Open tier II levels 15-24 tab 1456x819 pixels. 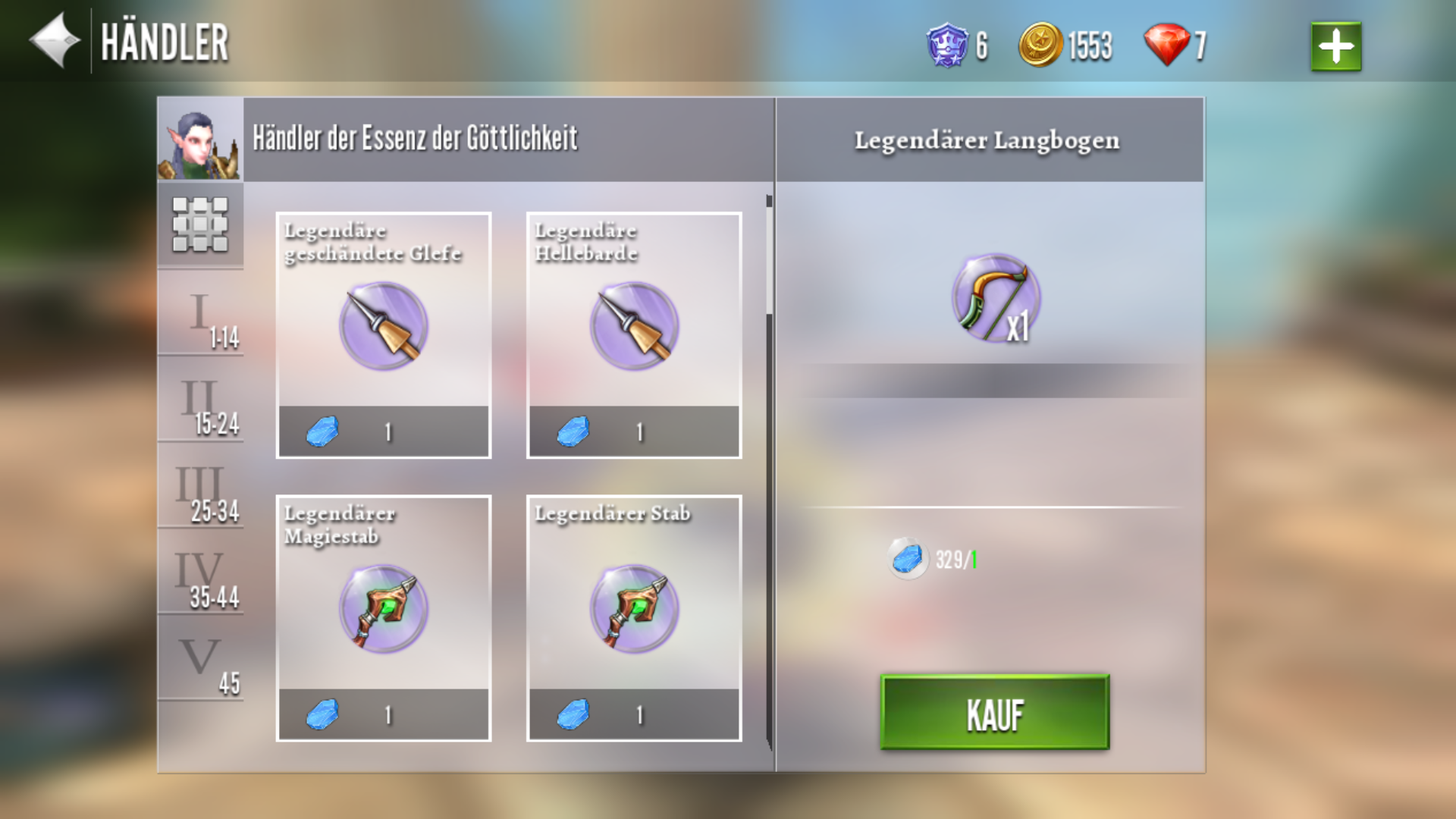tap(202, 400)
